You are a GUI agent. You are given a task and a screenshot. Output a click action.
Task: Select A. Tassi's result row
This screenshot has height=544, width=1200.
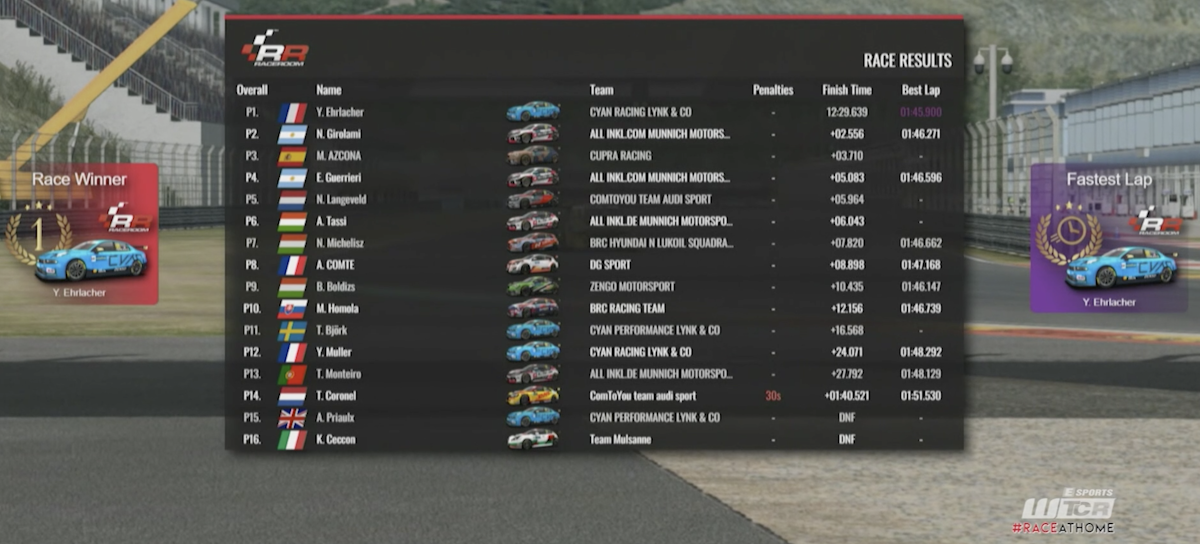tap(594, 221)
